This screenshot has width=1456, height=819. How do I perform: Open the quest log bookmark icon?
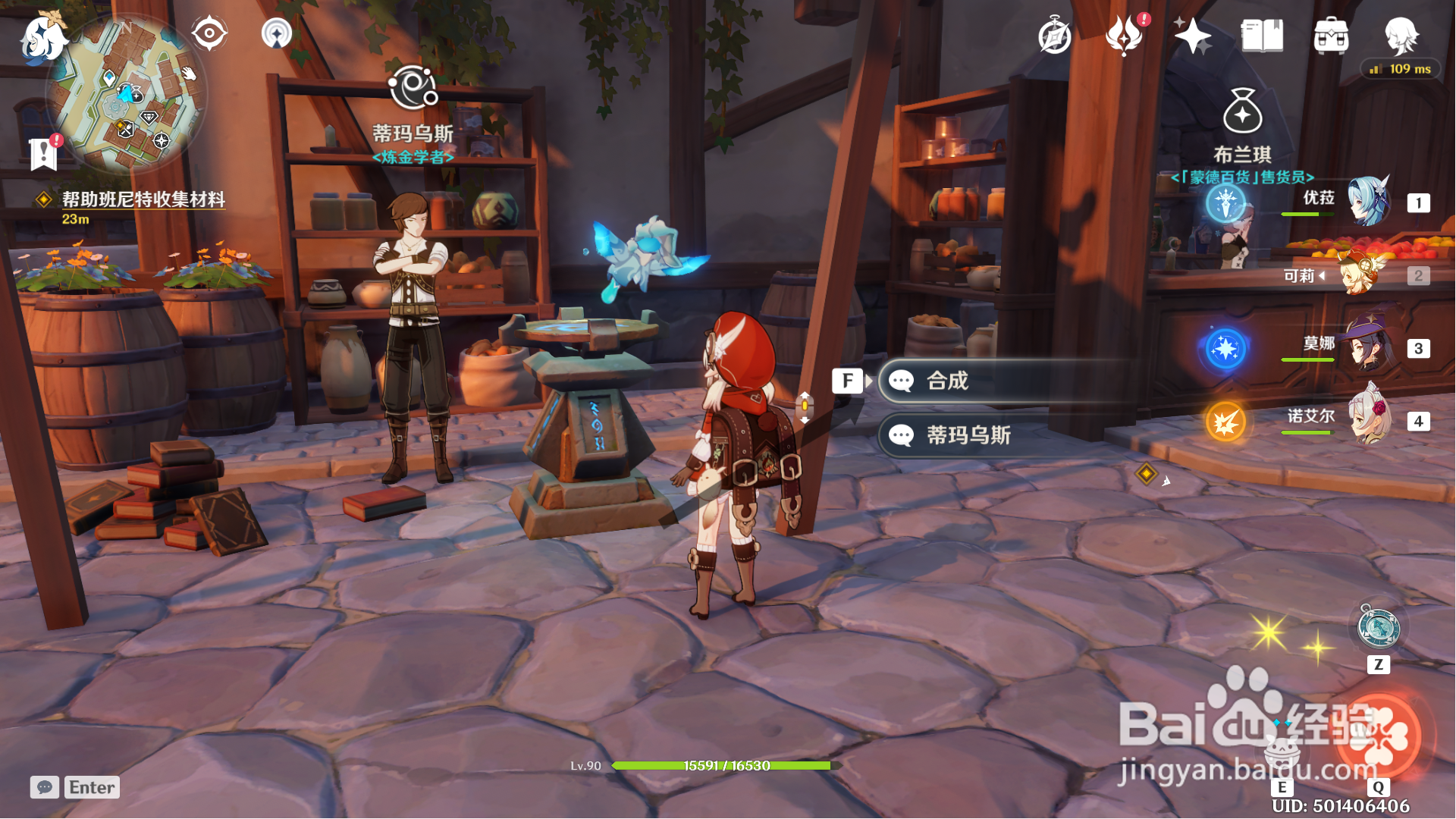(x=44, y=154)
